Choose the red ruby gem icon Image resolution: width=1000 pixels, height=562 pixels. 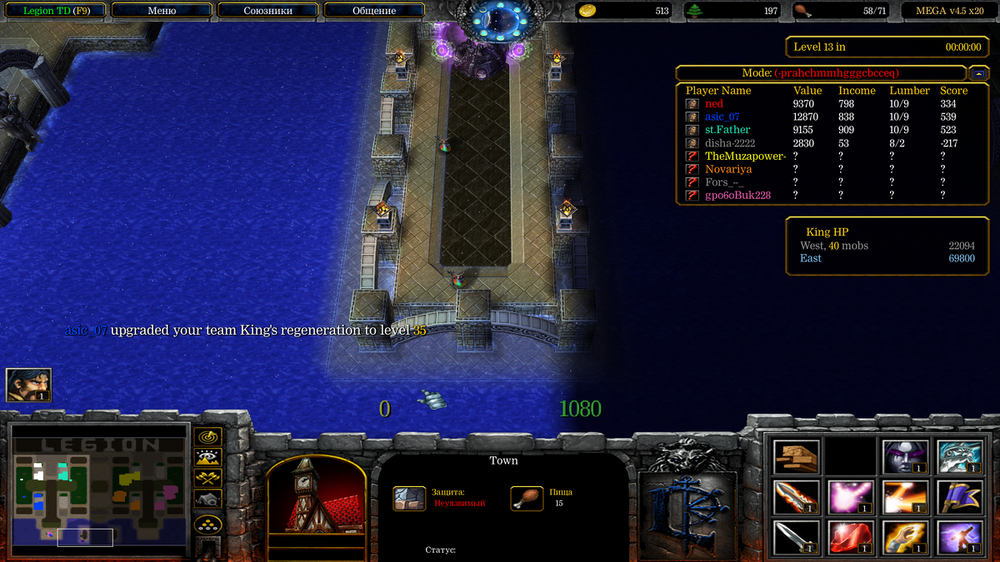851,538
